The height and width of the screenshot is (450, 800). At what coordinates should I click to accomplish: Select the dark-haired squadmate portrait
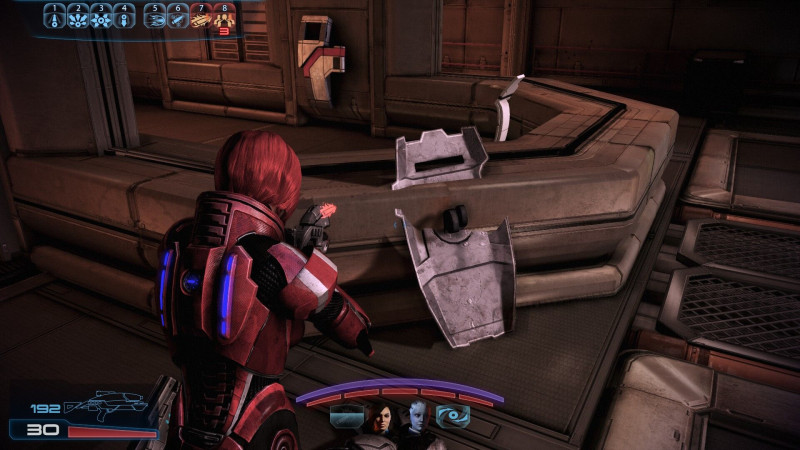(x=382, y=418)
